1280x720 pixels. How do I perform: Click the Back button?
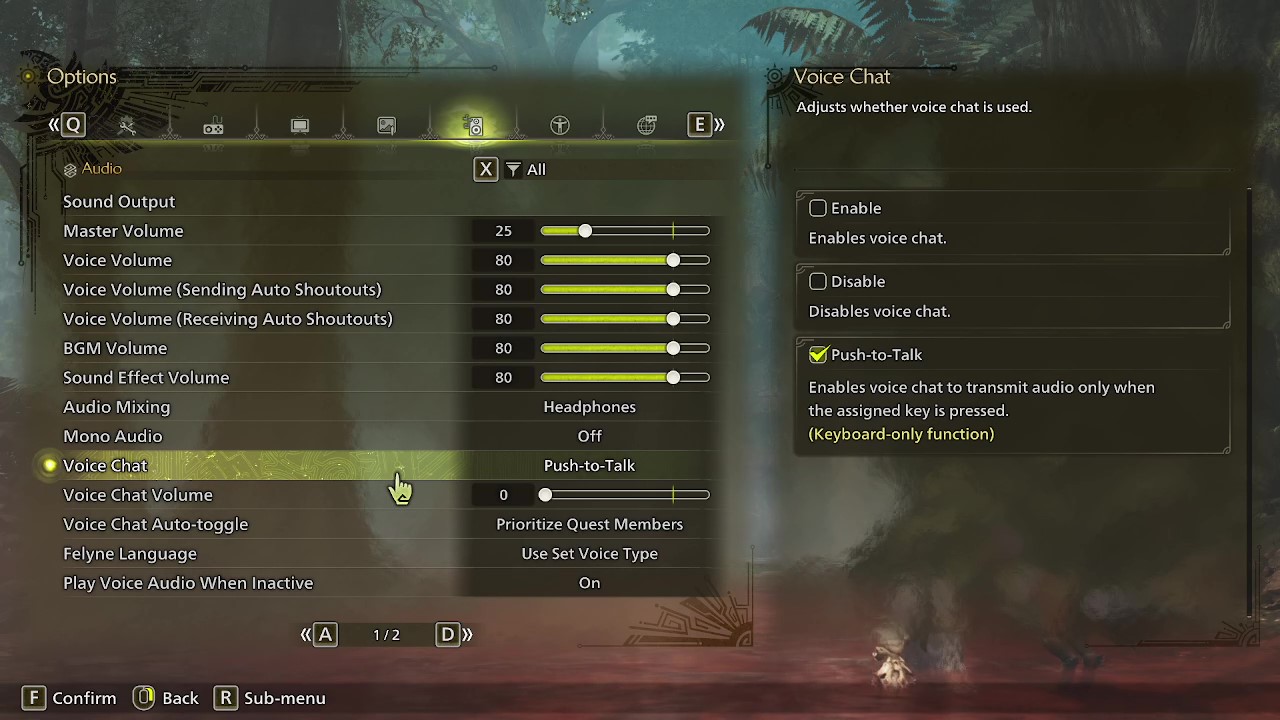tap(166, 697)
